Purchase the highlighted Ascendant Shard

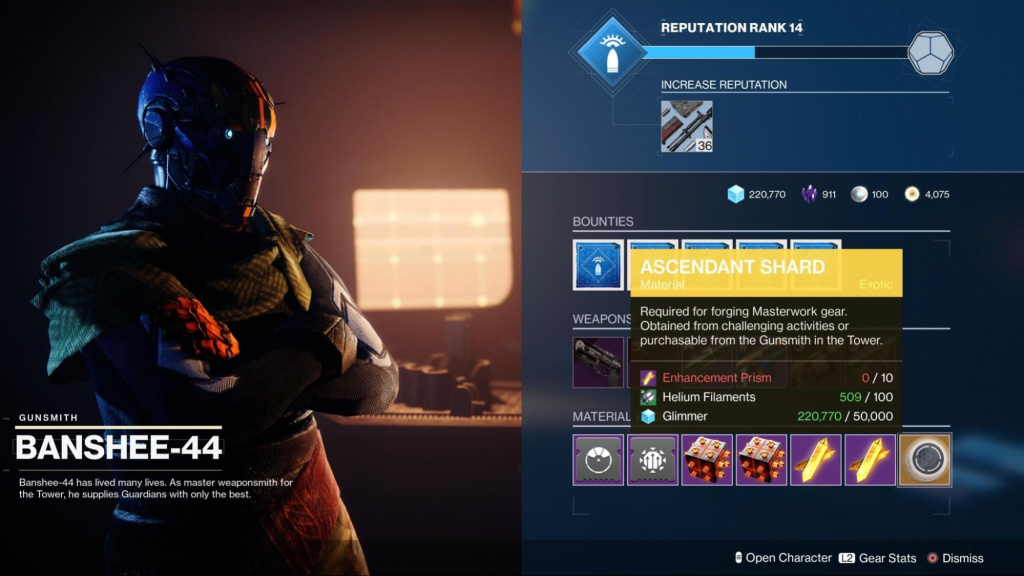(x=924, y=460)
